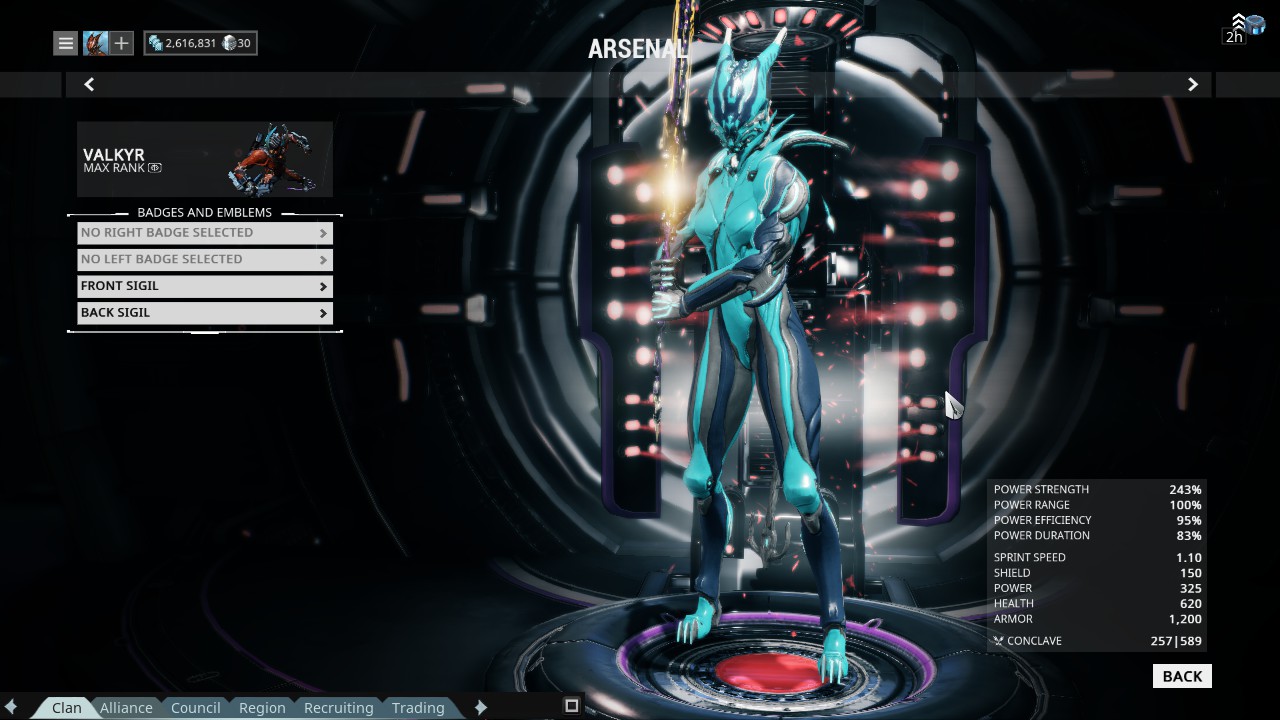
Task: Open the hamburger main menu
Action: tap(65, 43)
